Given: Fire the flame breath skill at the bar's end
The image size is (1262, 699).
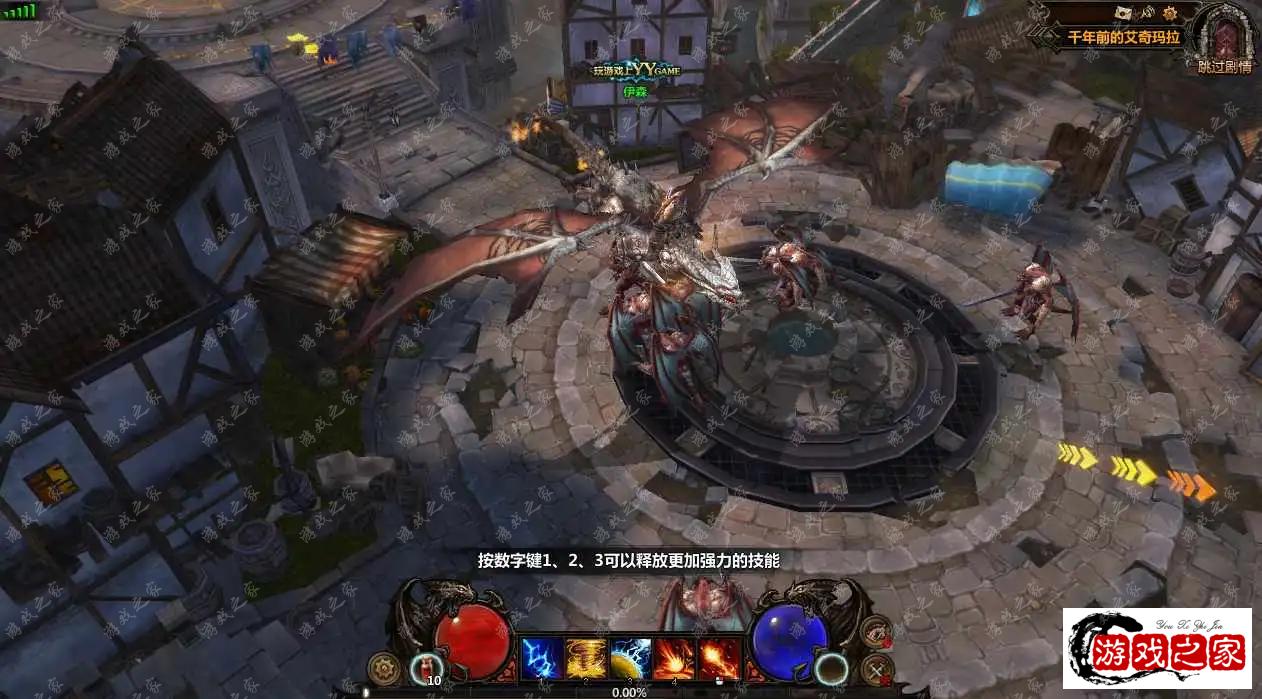Looking at the screenshot, I should tap(719, 658).
